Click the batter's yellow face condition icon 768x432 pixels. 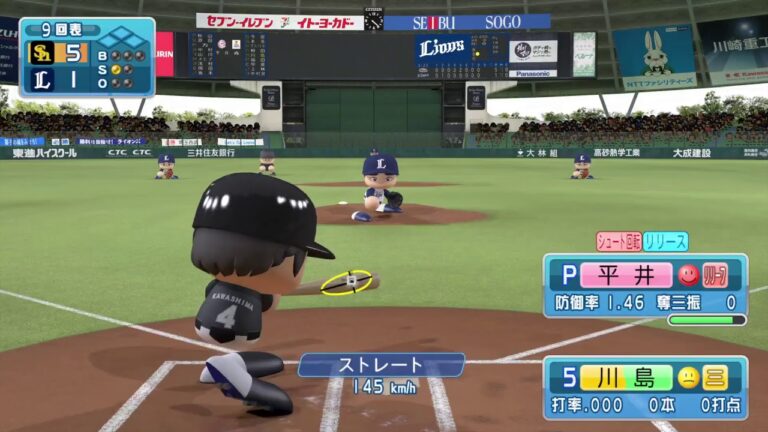[688, 377]
